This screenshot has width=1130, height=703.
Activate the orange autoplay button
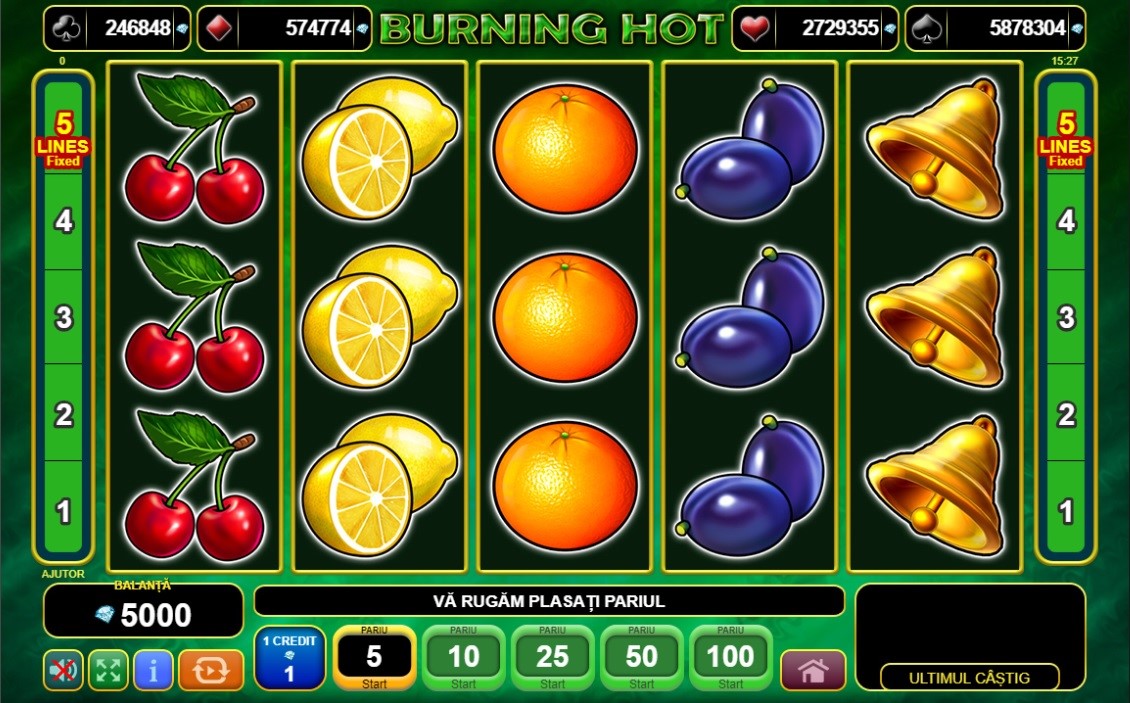211,670
